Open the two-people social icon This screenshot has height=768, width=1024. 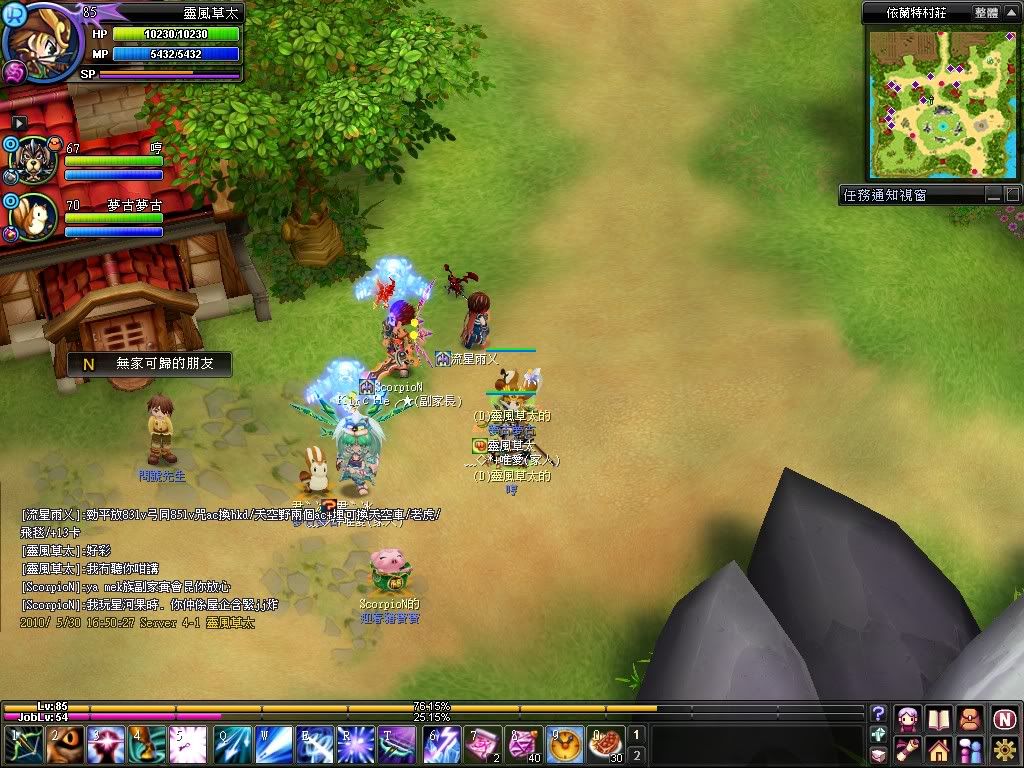click(970, 750)
